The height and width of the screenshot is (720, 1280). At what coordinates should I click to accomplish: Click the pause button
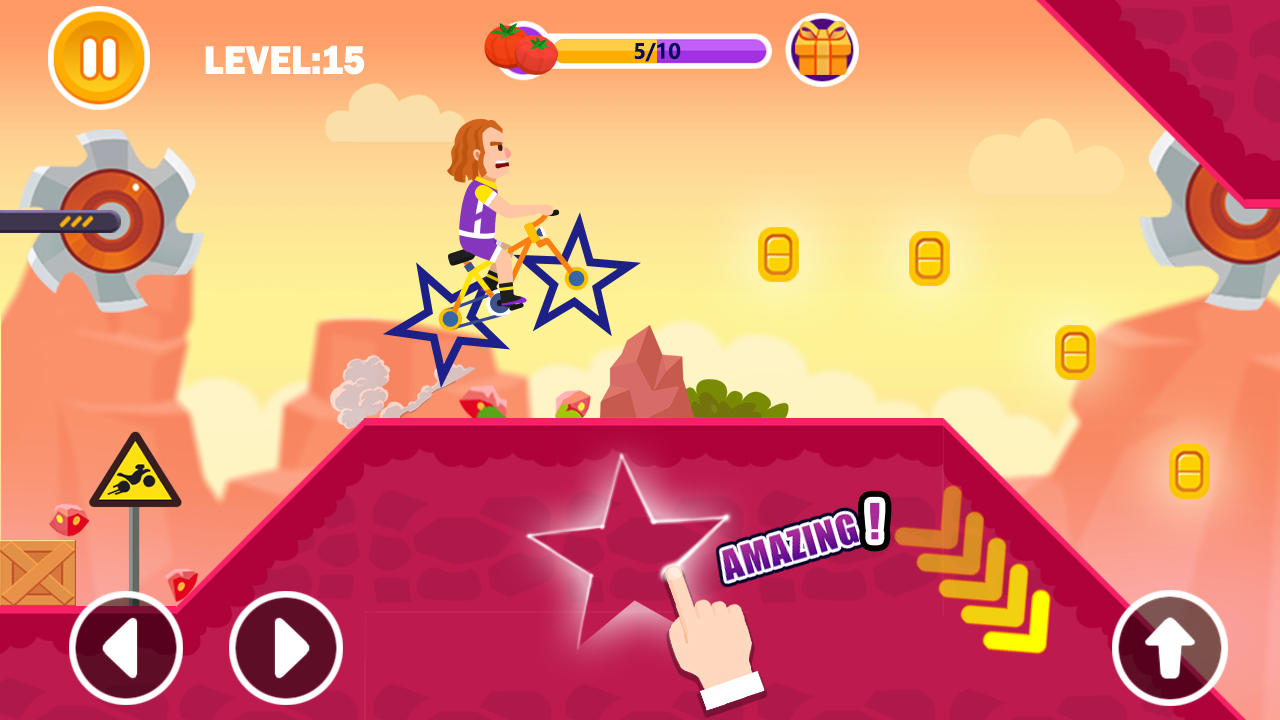[97, 57]
